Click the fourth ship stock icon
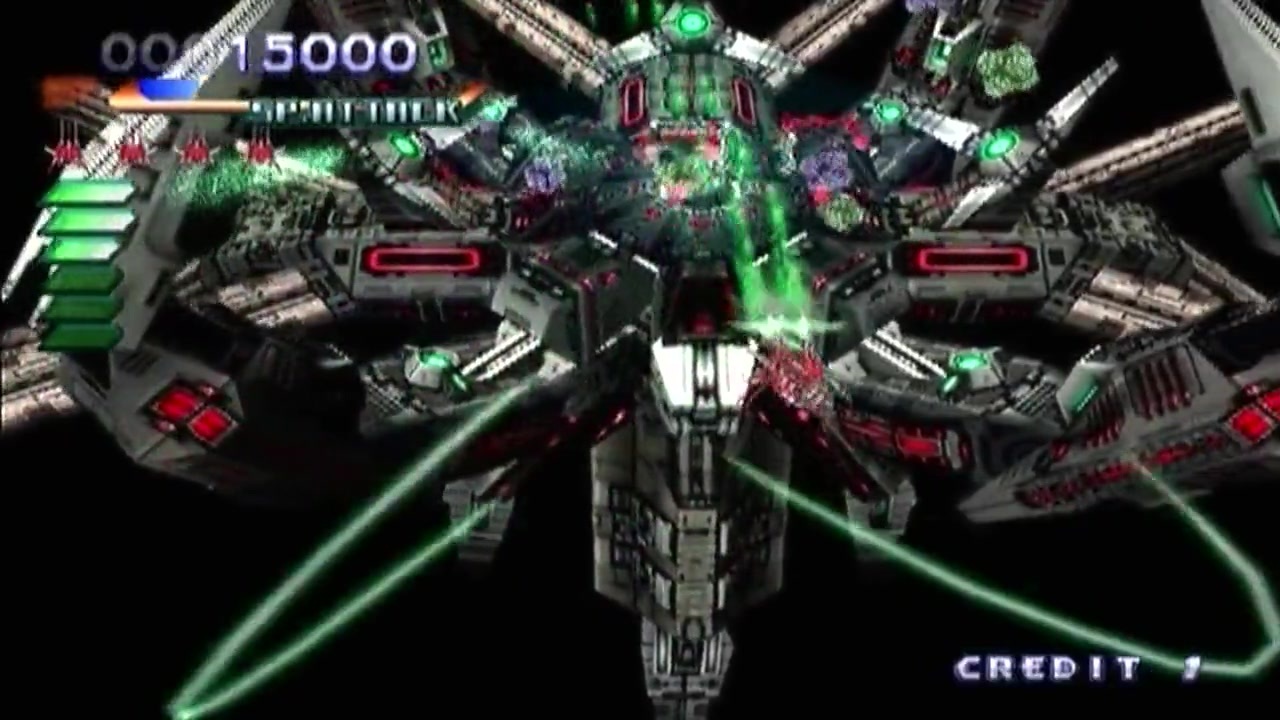Screen dimensions: 1280x720 (x=261, y=151)
